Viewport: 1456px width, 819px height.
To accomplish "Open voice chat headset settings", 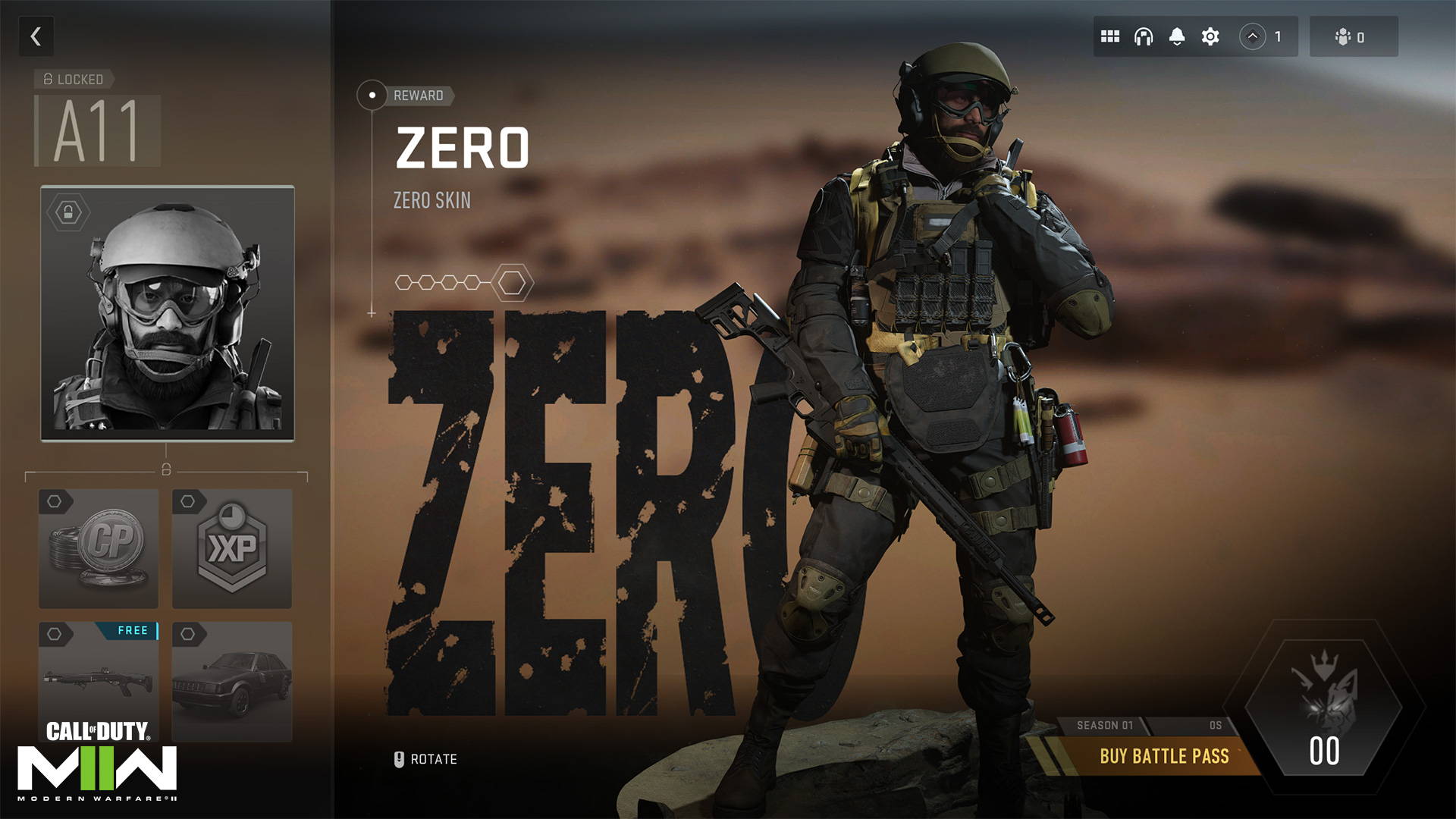I will [1144, 36].
